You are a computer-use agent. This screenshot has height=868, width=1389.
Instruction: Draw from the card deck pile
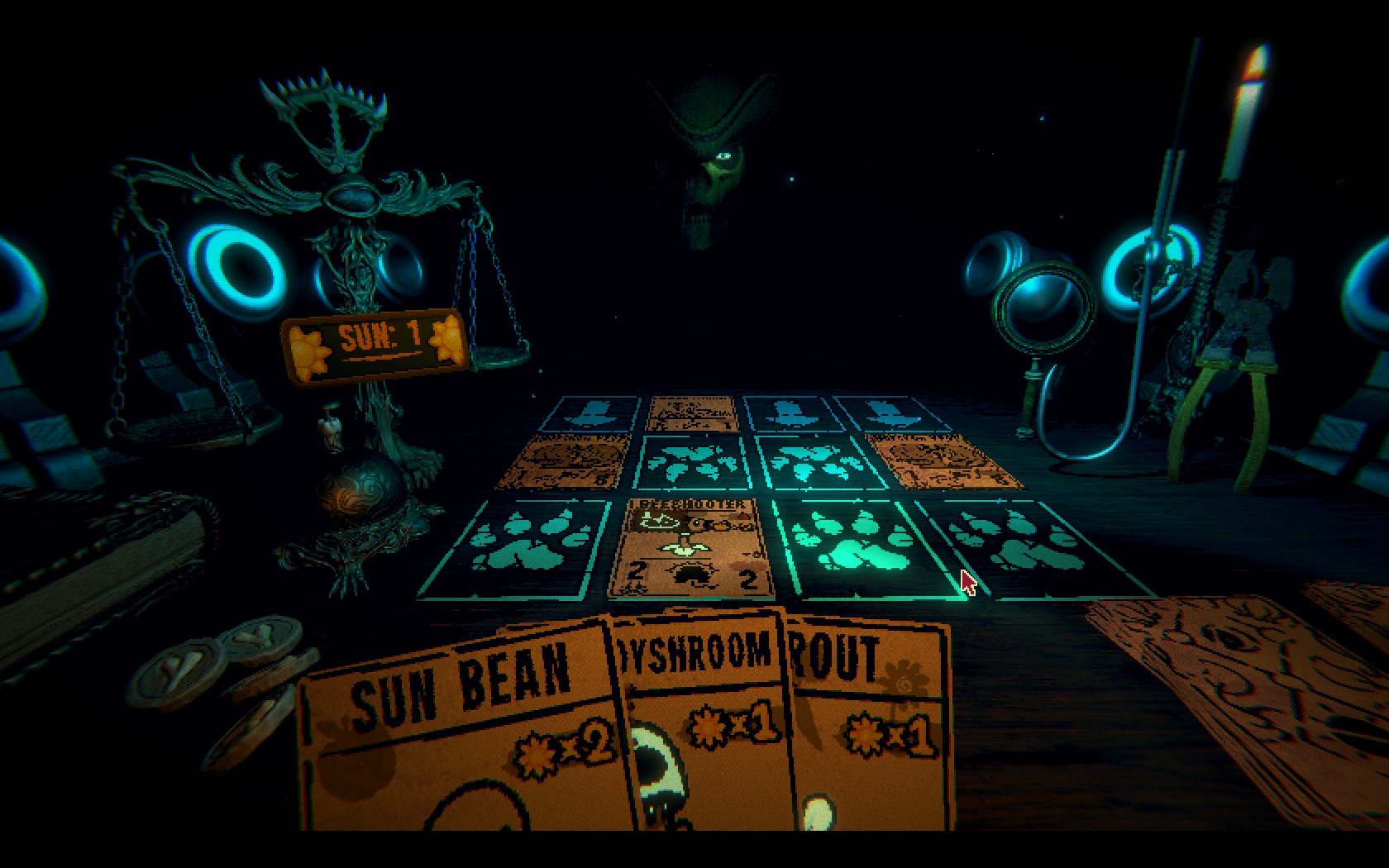coord(1240,703)
